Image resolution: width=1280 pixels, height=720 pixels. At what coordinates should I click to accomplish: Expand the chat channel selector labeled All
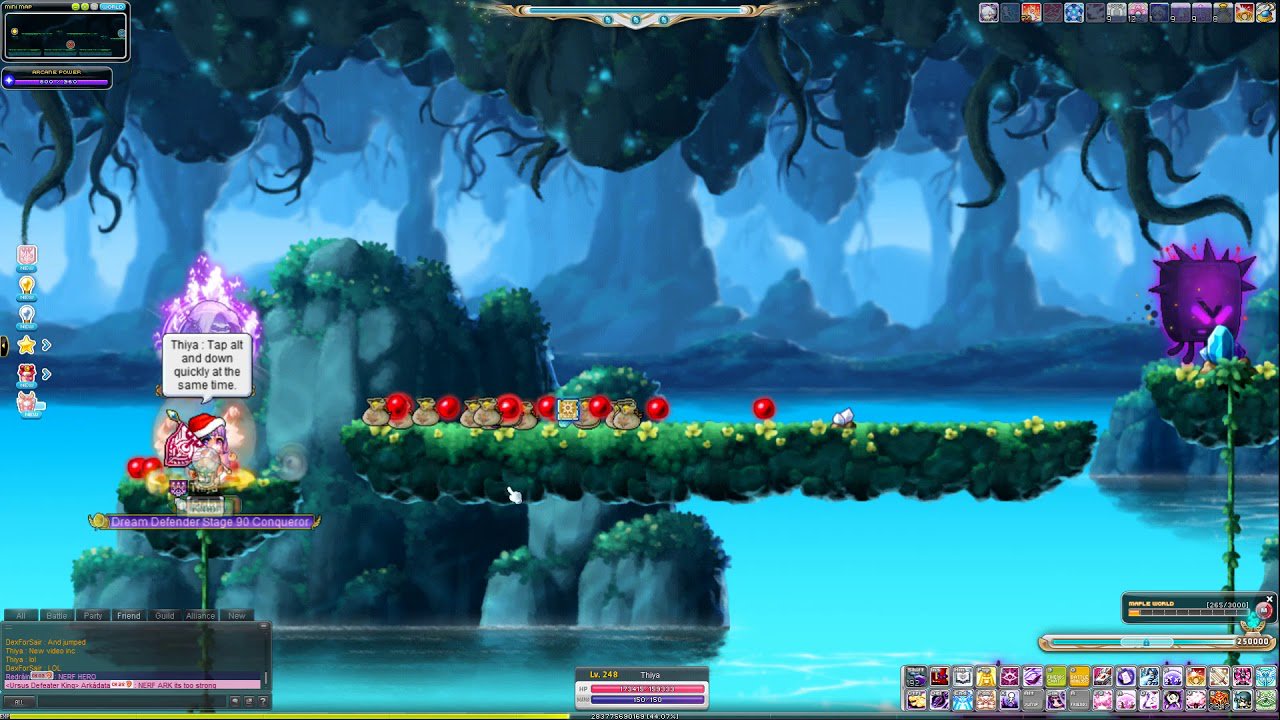[x=19, y=701]
